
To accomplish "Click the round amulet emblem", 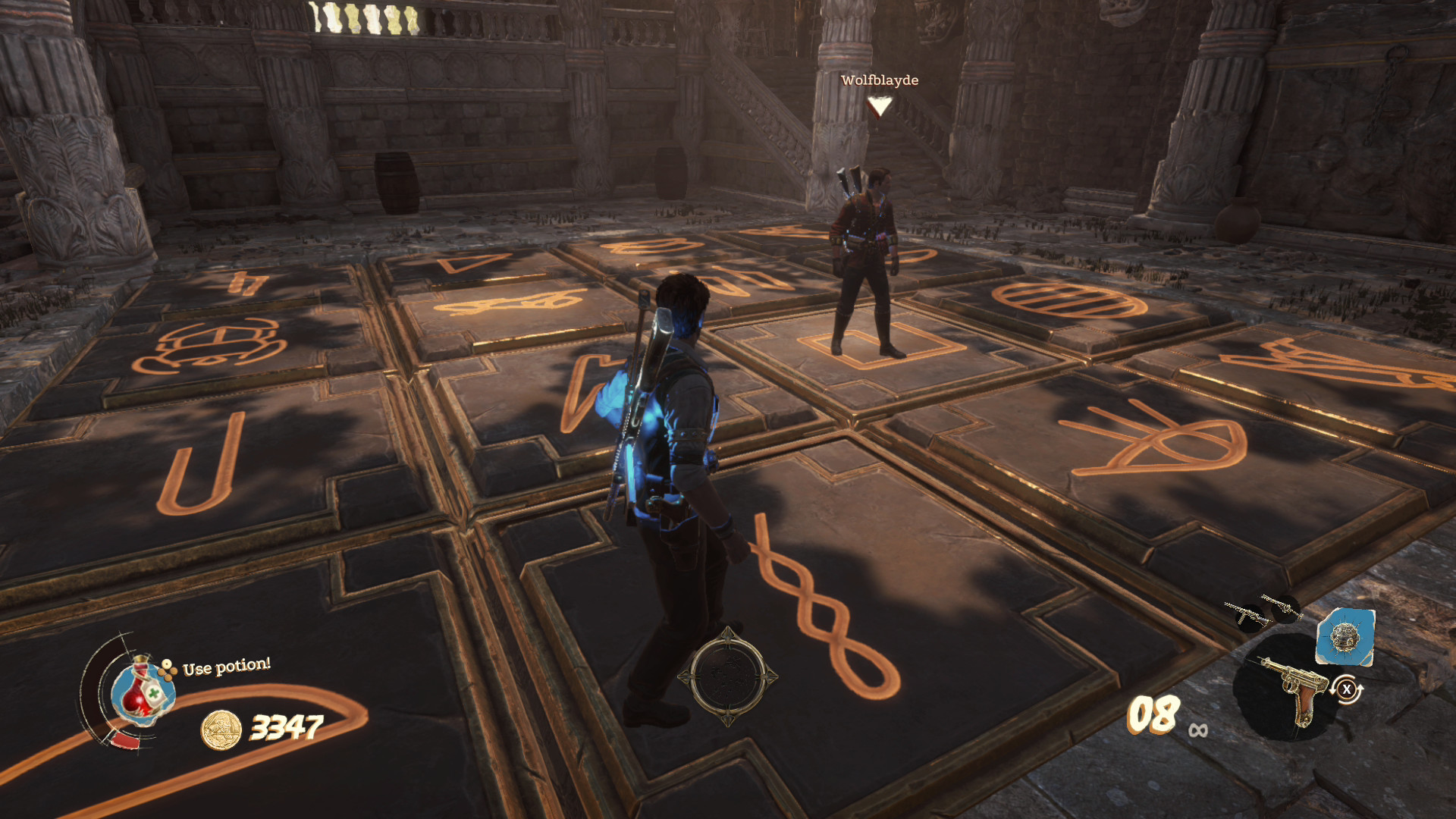I will (x=727, y=676).
